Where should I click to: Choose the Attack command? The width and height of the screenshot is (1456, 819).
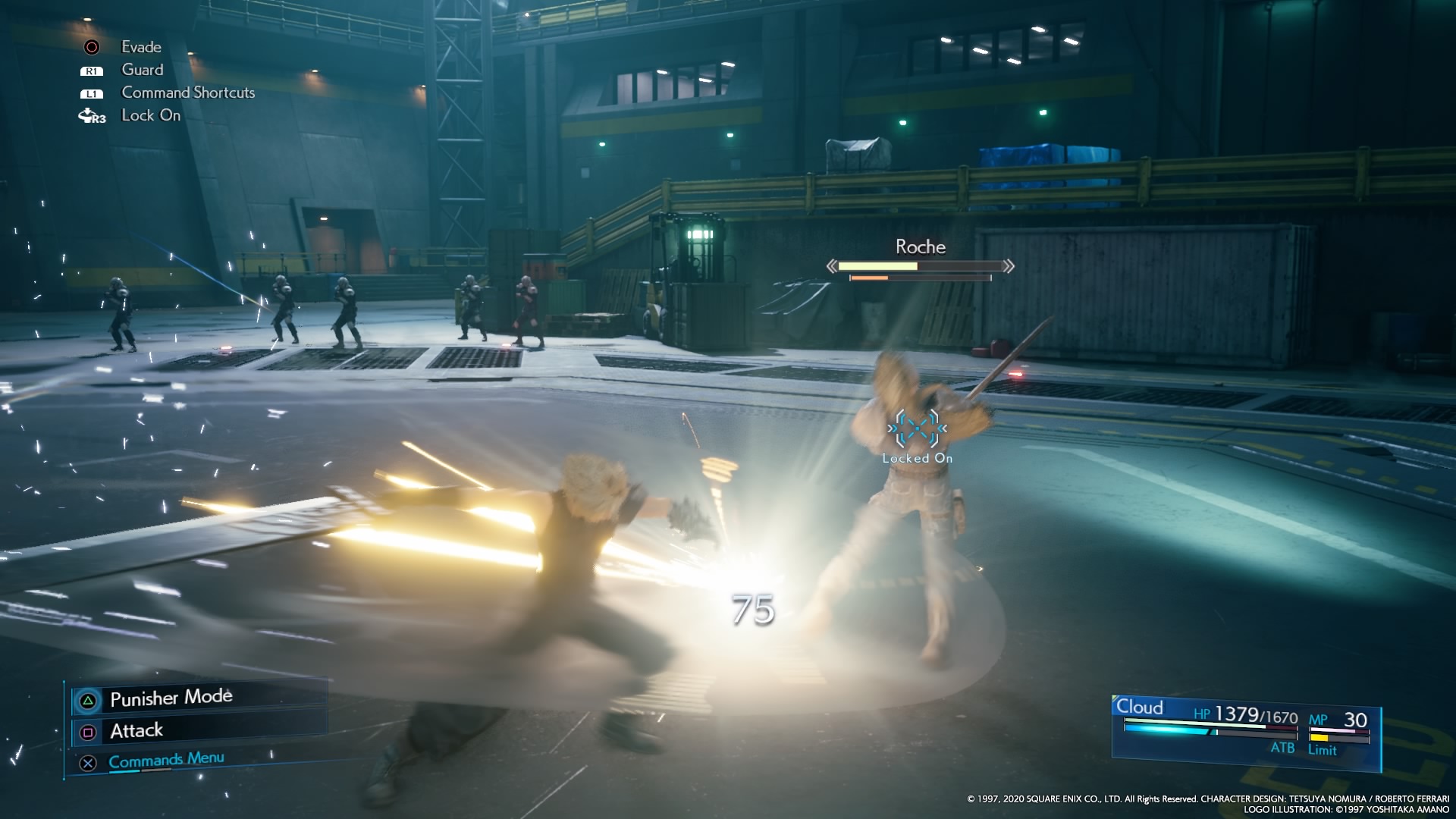136,731
